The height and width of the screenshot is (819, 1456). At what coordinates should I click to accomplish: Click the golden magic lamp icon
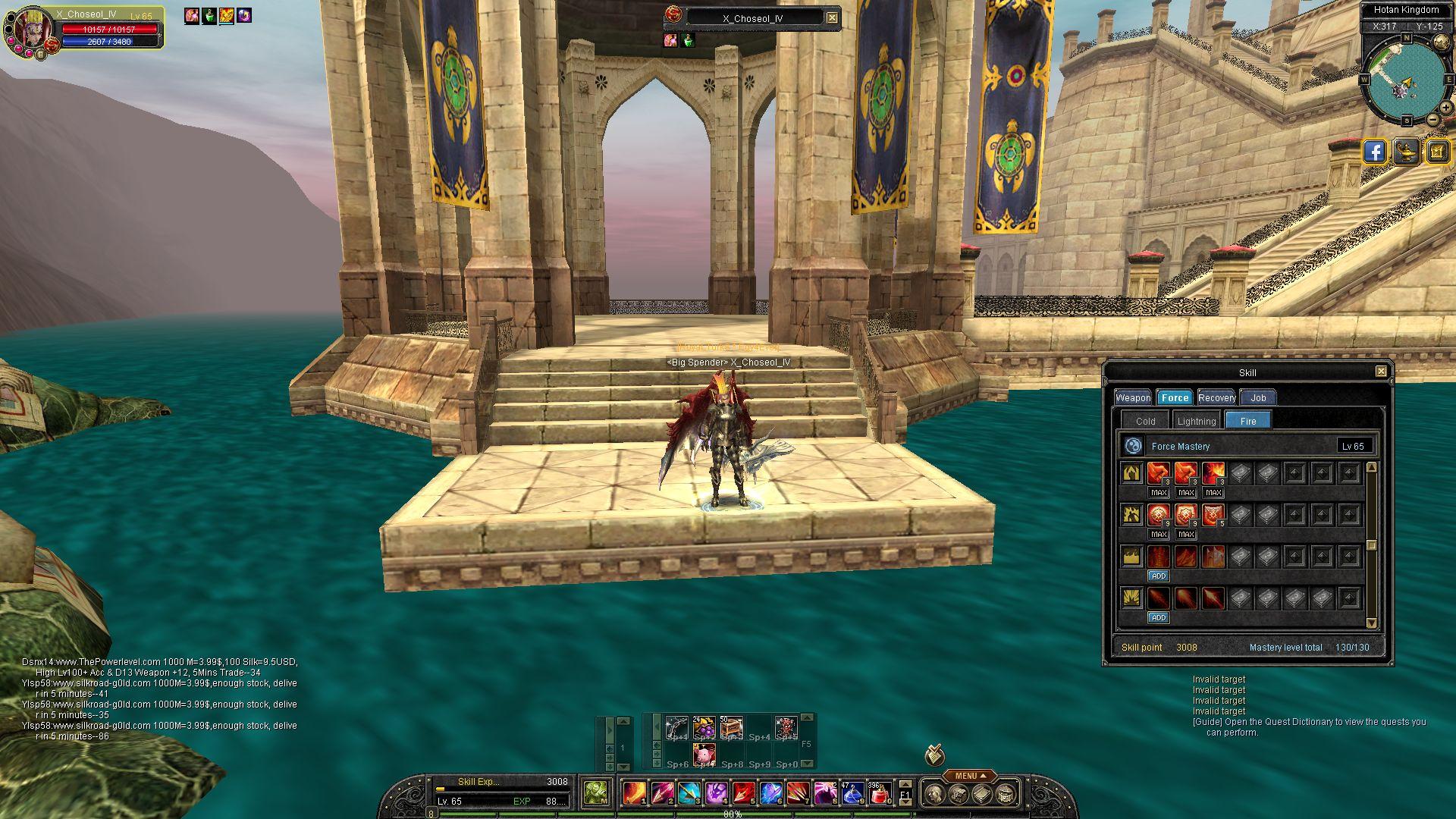click(x=1407, y=152)
